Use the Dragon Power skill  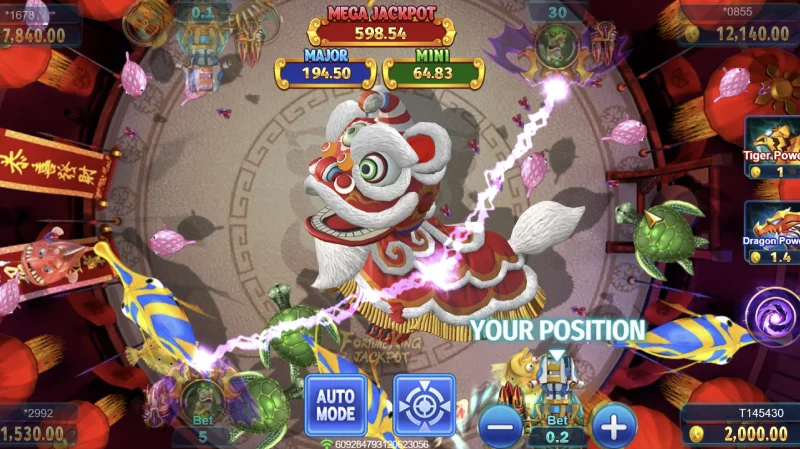(774, 233)
